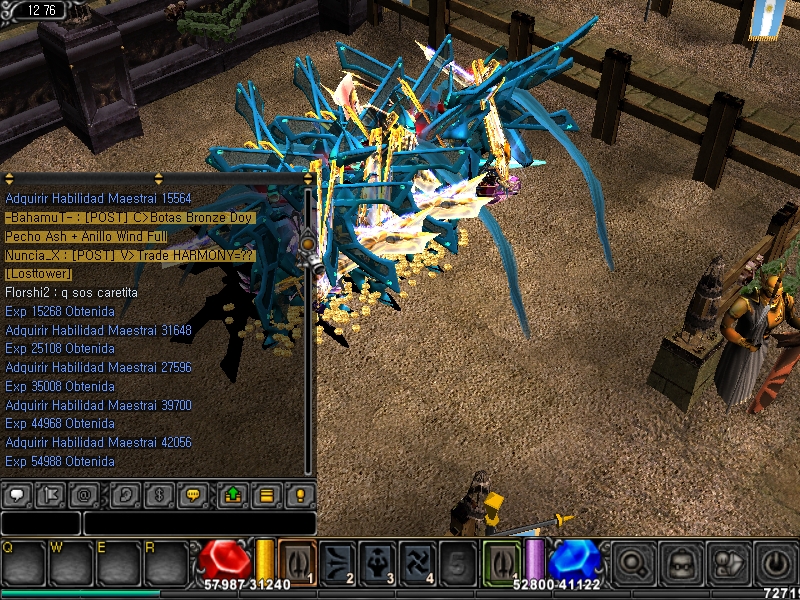Activate the trident skill in slot 1
This screenshot has height=600, width=800.
click(297, 561)
